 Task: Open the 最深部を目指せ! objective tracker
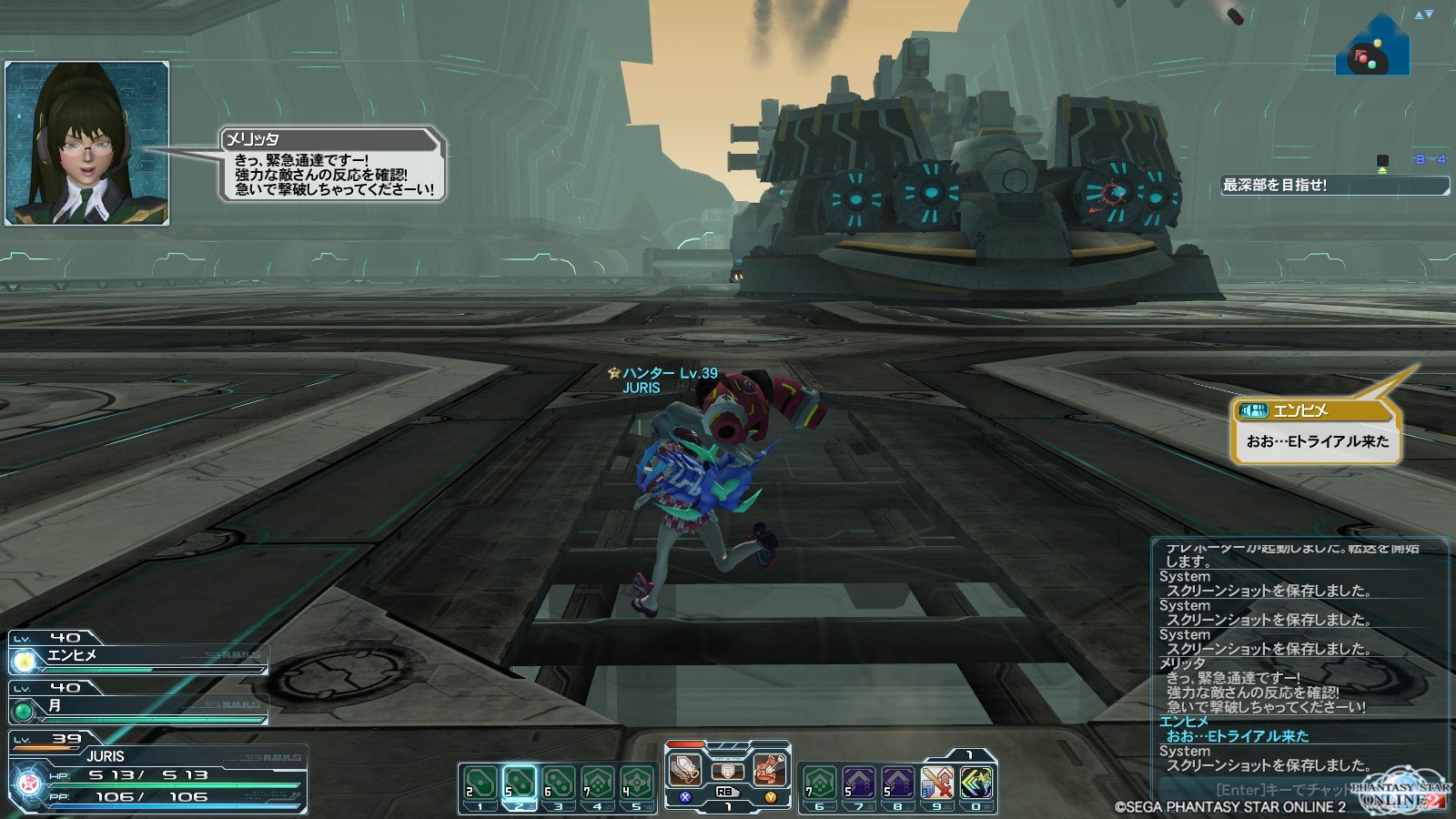coord(1334,186)
